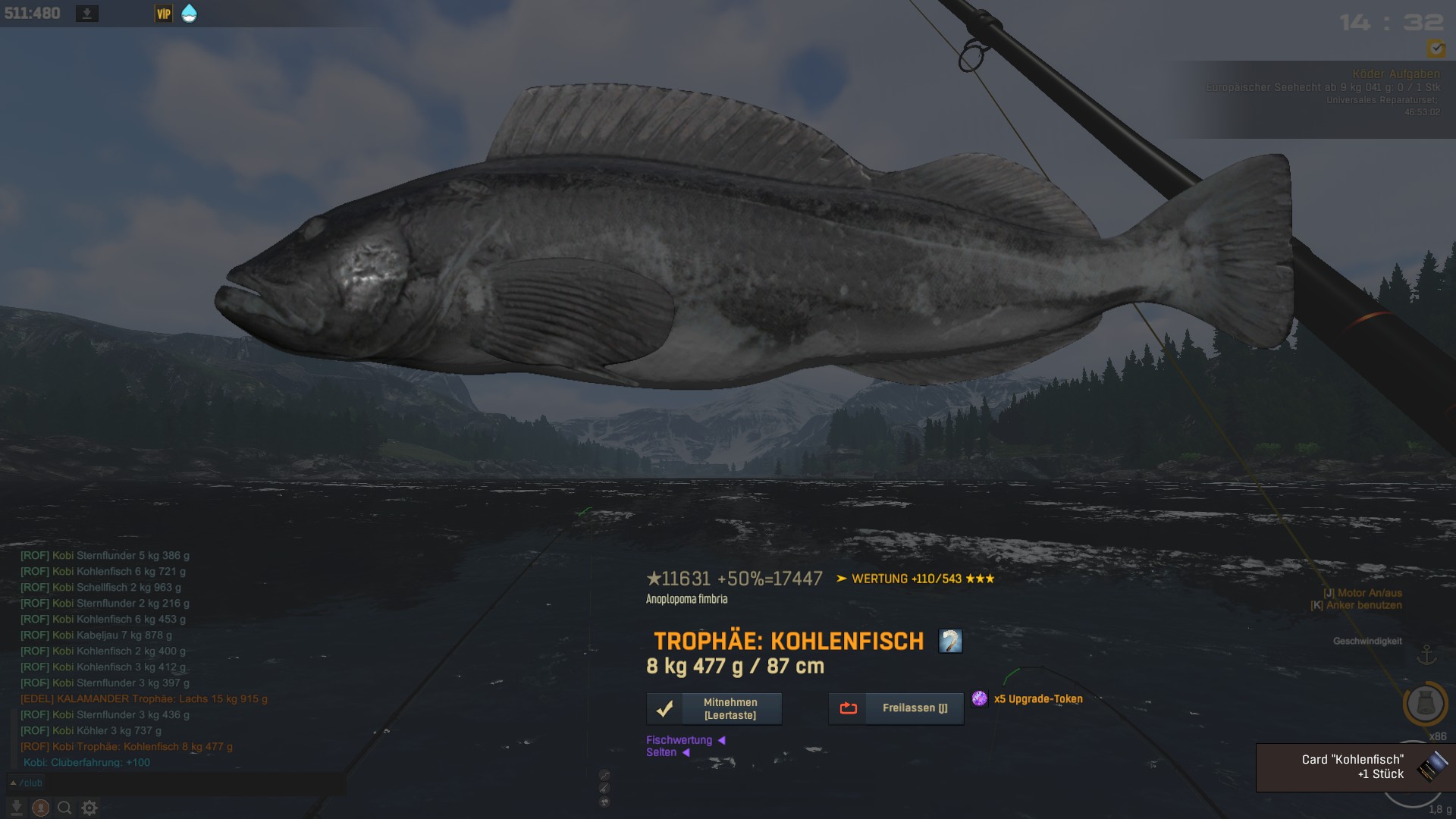Keep the fish with the Mitnehmen button
The height and width of the screenshot is (819, 1456).
pyautogui.click(x=714, y=709)
